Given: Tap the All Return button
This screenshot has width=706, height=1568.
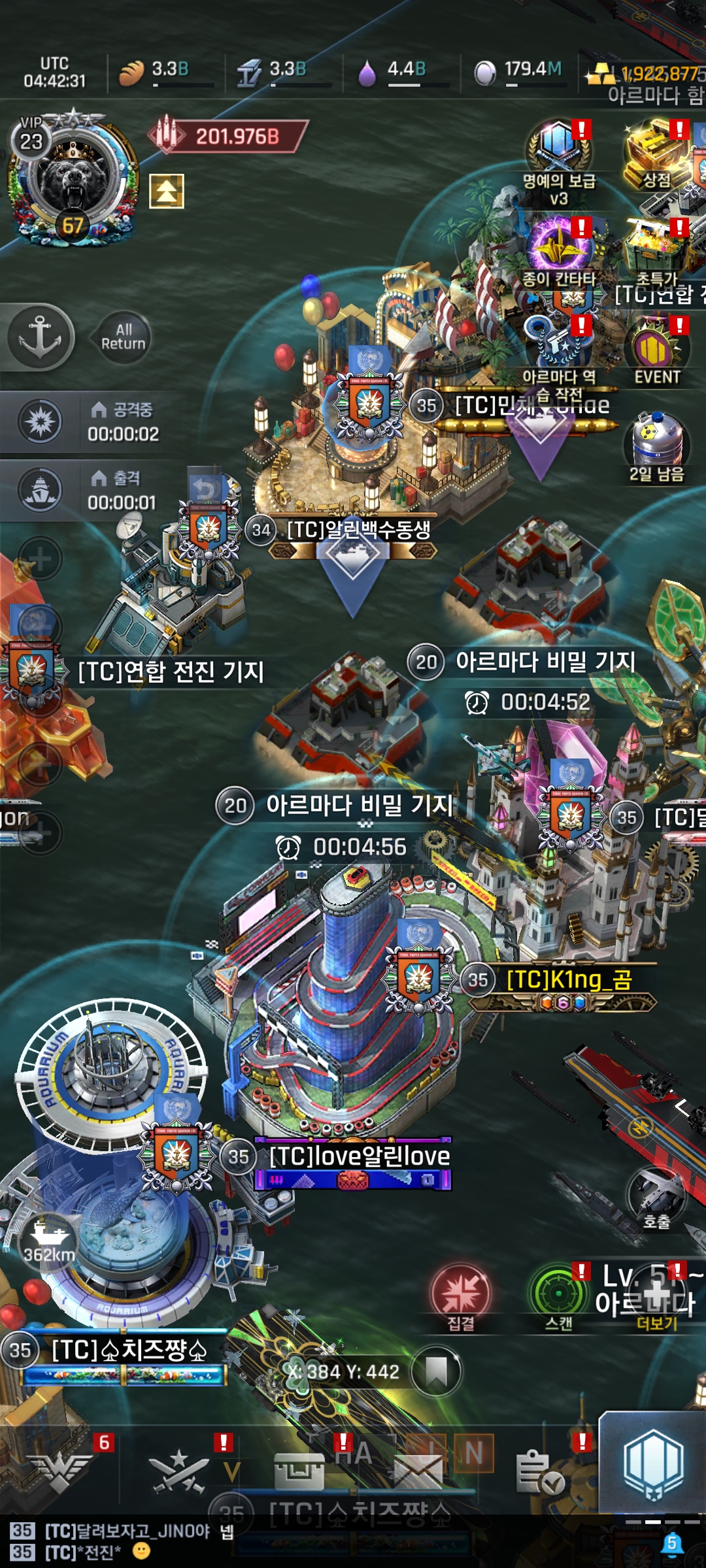Looking at the screenshot, I should tap(123, 337).
